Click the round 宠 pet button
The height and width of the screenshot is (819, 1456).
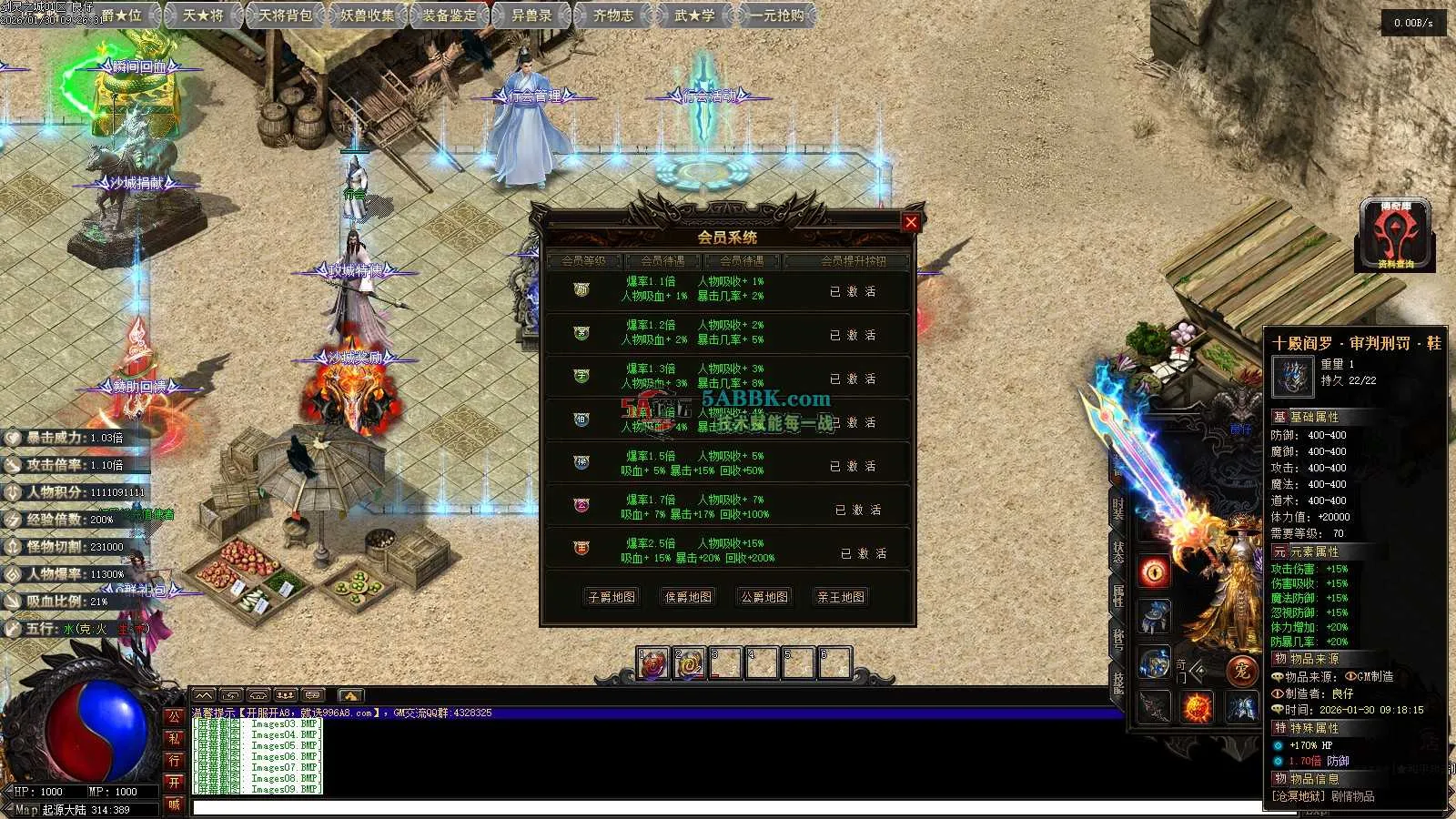tap(1239, 671)
